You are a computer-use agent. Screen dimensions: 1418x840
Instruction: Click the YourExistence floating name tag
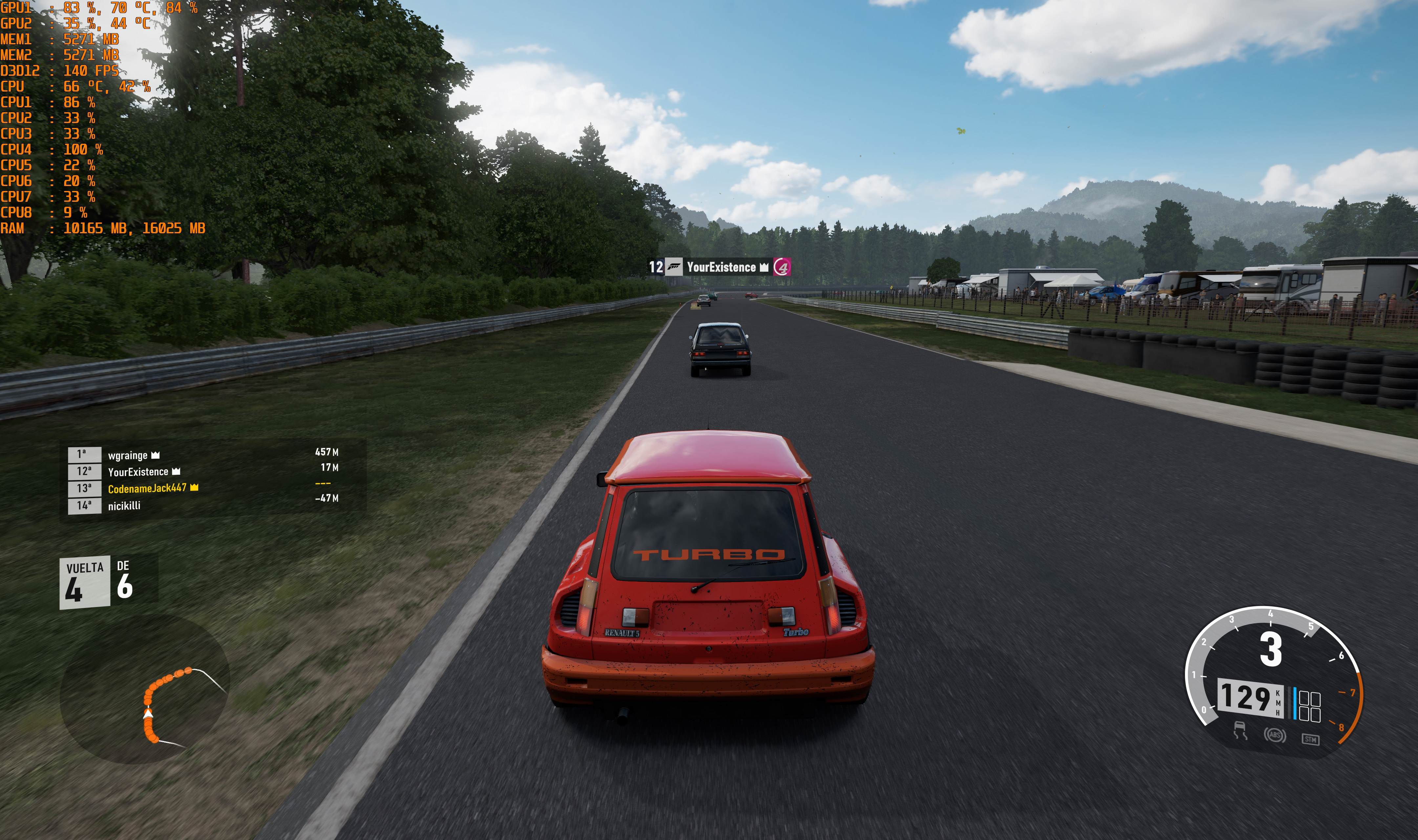[720, 267]
